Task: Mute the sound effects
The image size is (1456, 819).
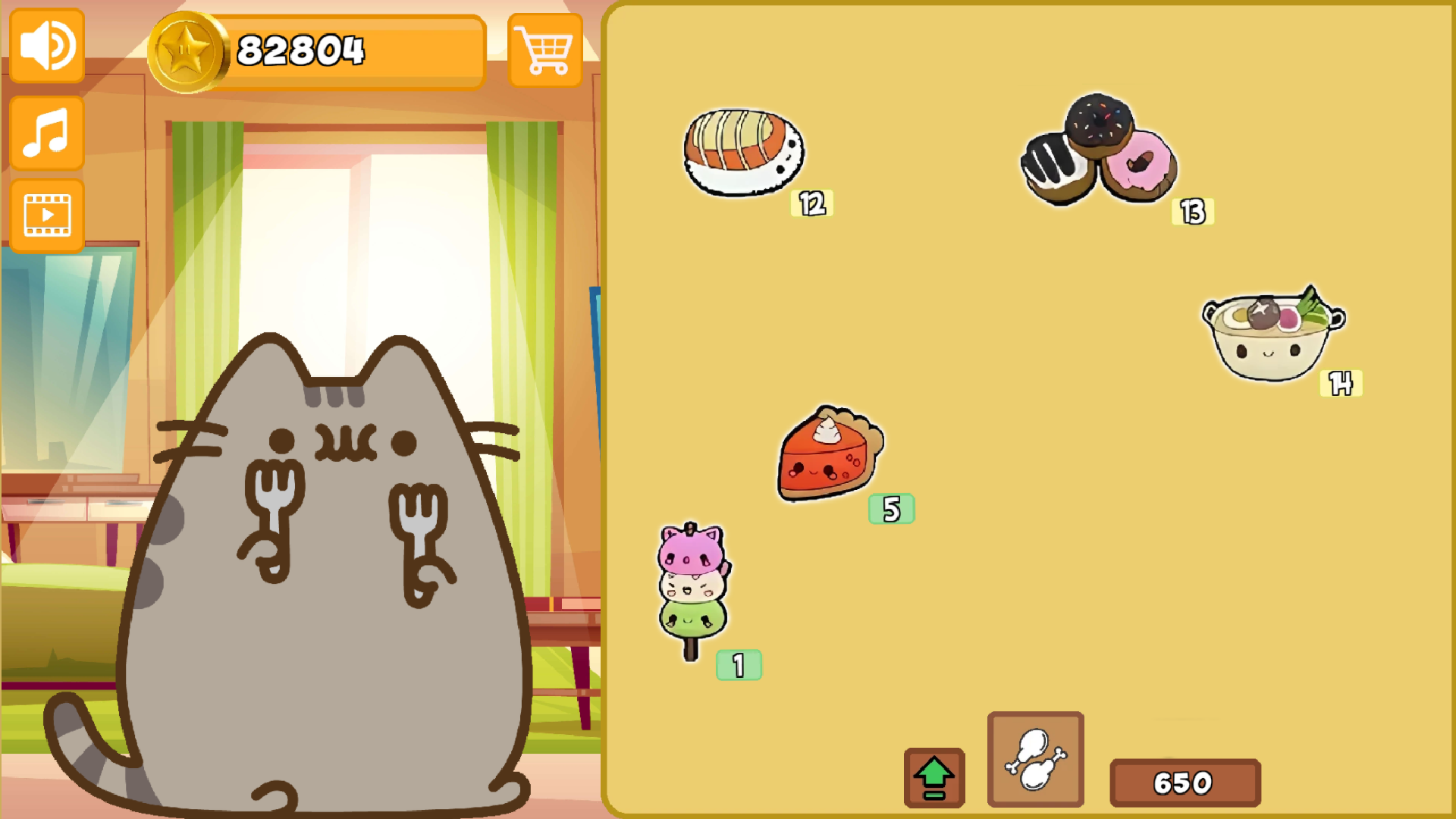Action: pyautogui.click(x=45, y=45)
